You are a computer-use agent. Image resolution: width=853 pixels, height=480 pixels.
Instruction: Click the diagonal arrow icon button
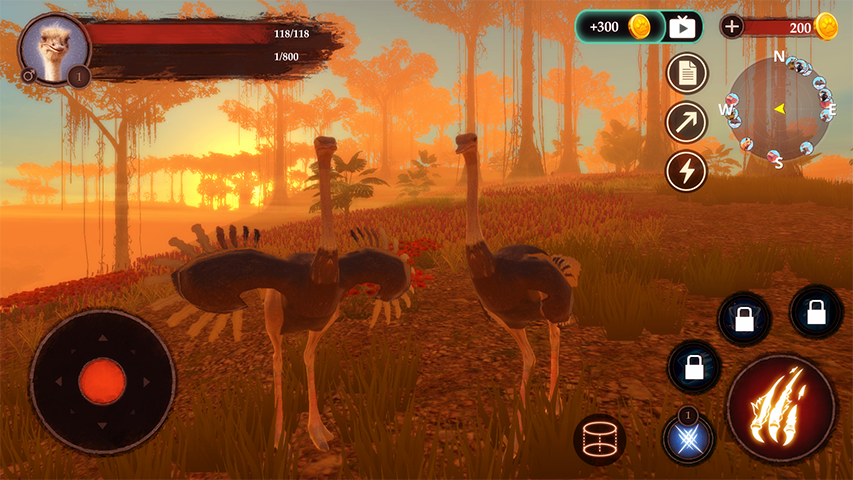(687, 122)
